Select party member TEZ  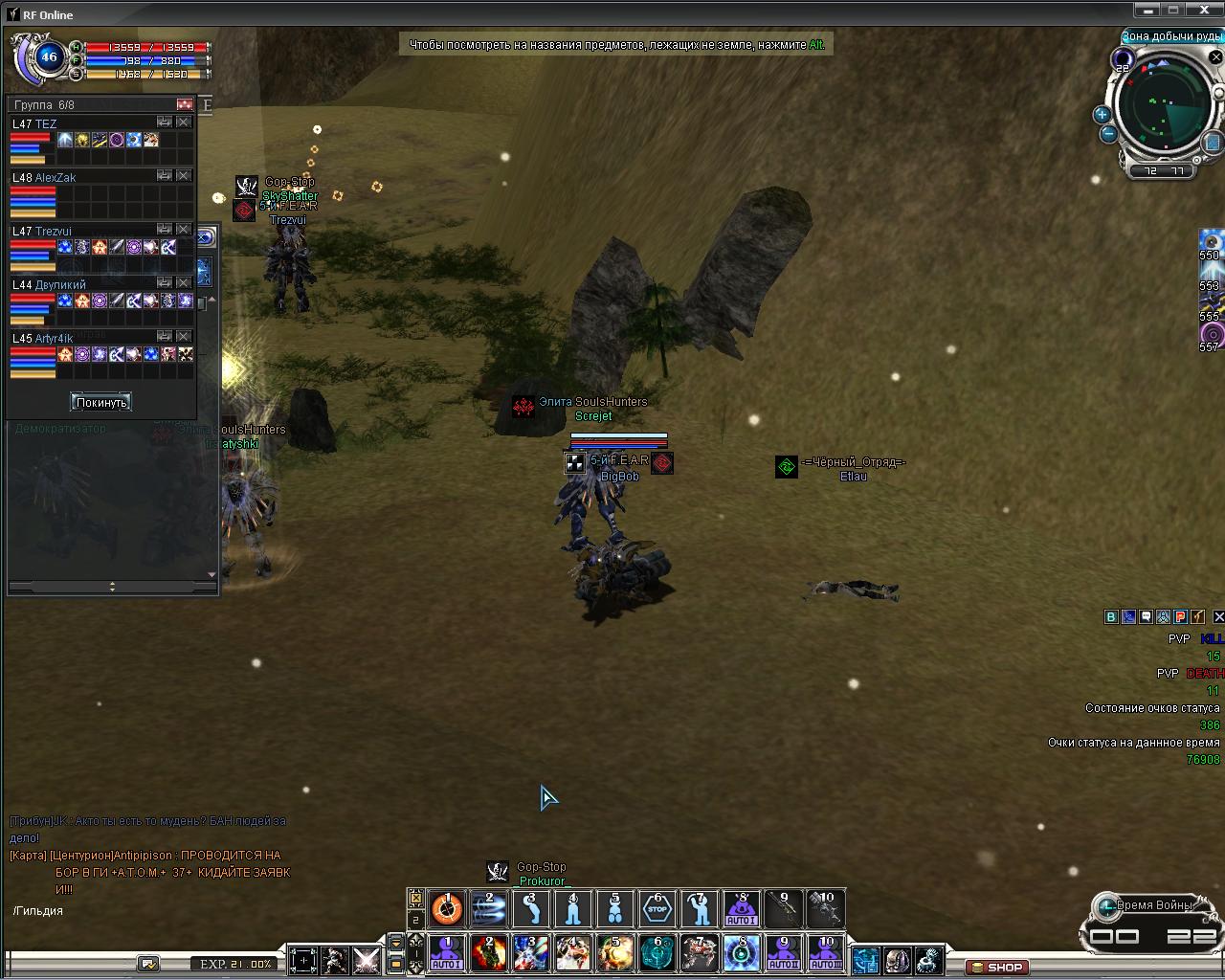(x=46, y=124)
